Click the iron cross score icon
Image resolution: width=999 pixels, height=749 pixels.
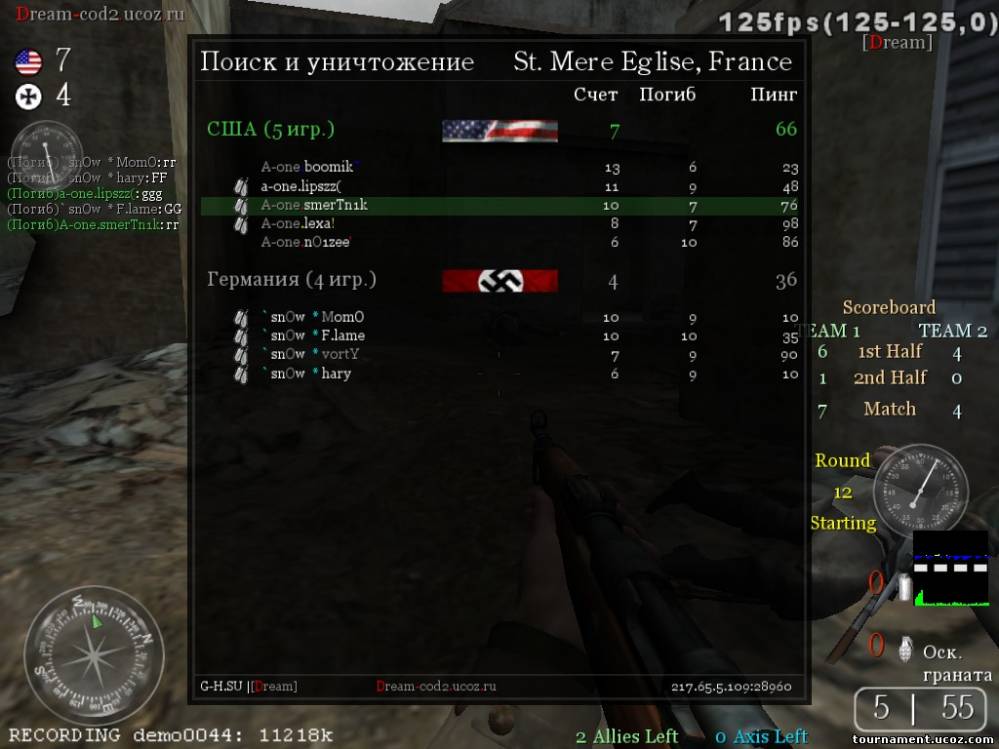(28, 96)
